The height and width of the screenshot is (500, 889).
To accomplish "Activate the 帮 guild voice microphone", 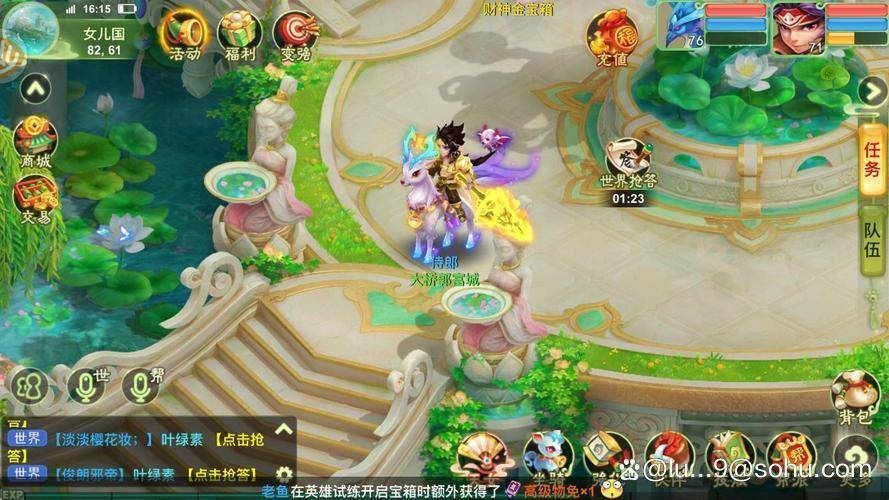I will click(x=141, y=385).
